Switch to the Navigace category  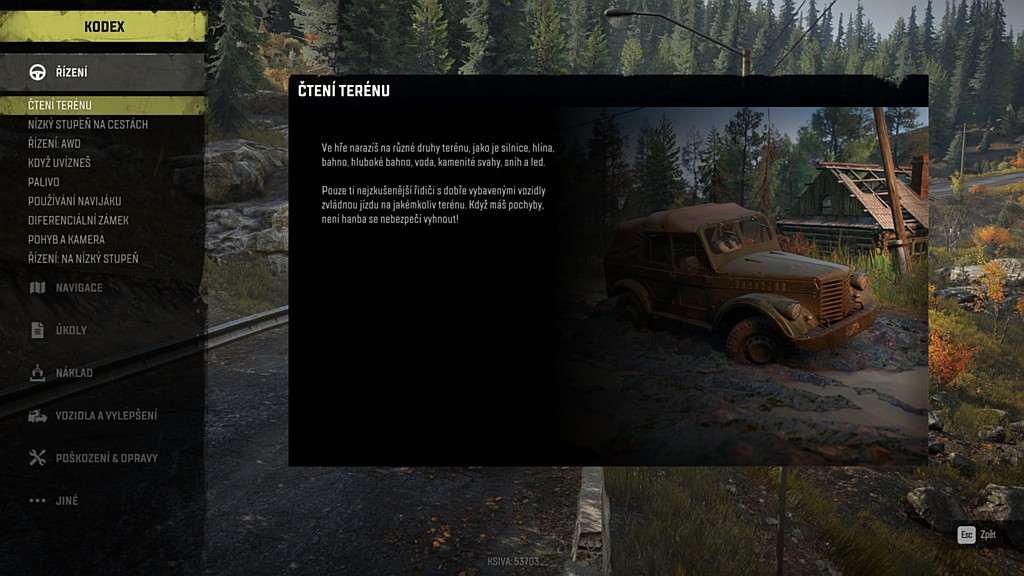[78, 288]
